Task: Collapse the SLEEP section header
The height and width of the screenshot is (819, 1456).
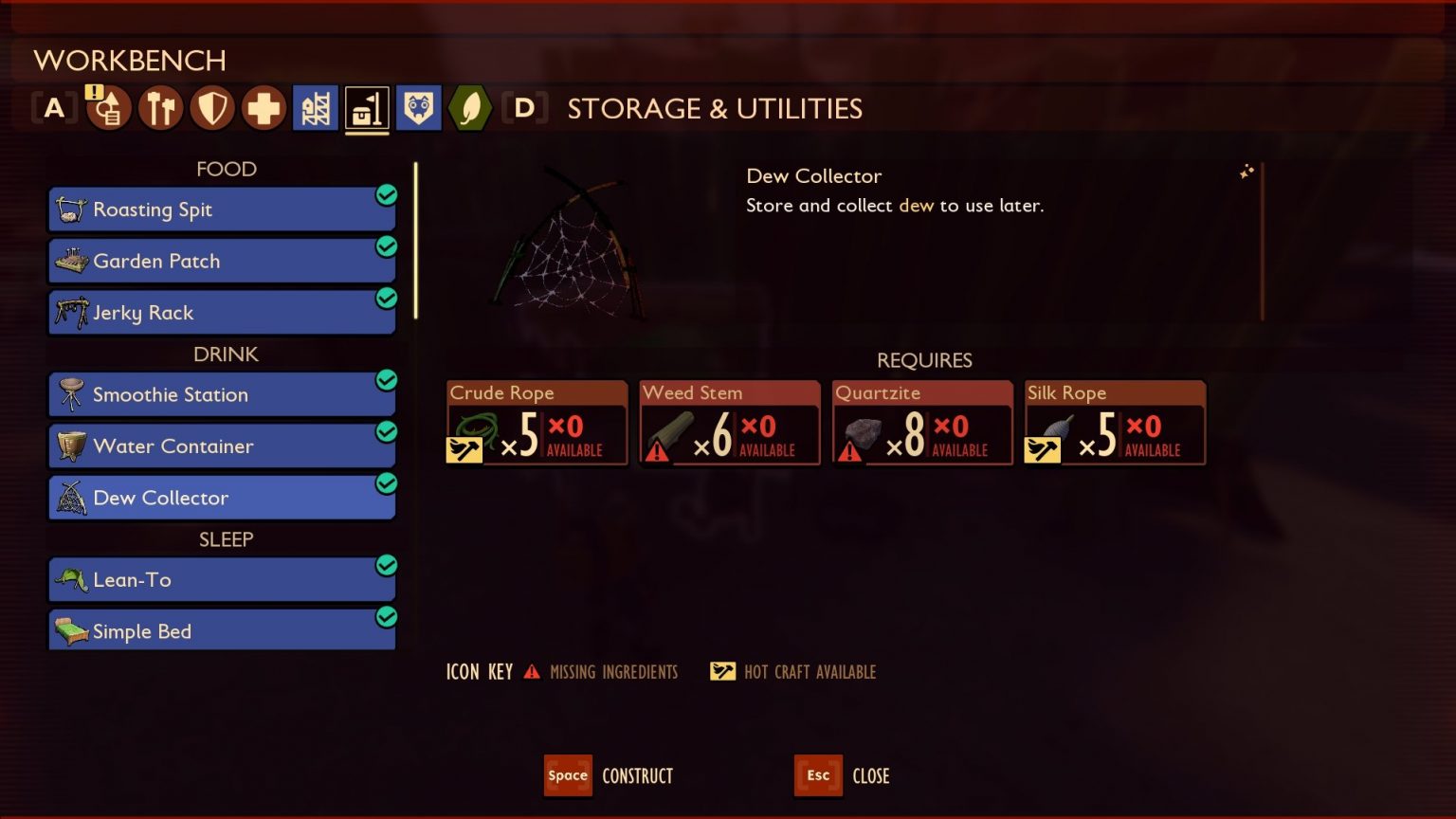Action: [226, 539]
